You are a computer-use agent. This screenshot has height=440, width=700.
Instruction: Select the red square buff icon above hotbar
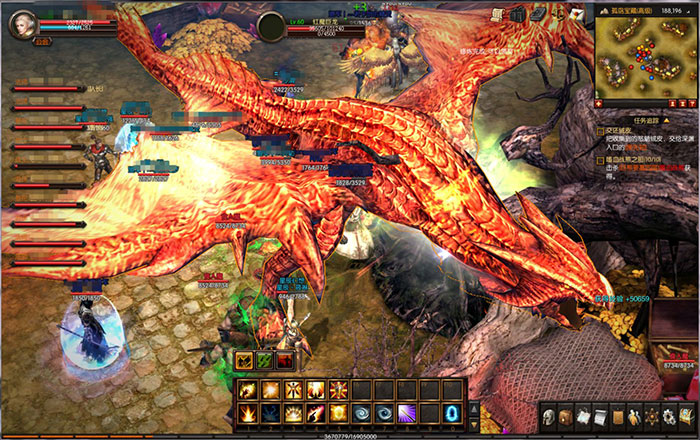(x=285, y=361)
